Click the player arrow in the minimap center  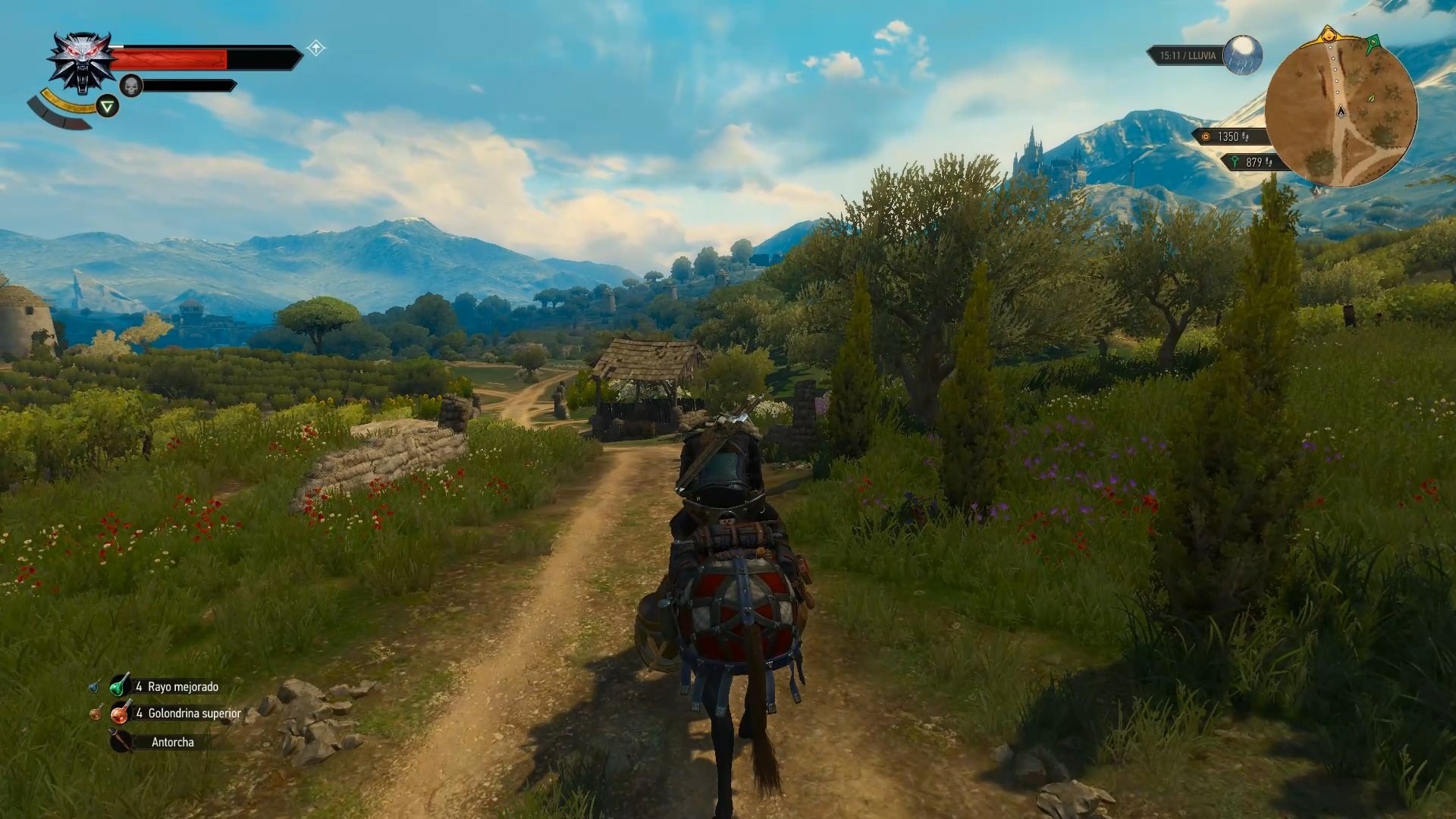coord(1341,111)
